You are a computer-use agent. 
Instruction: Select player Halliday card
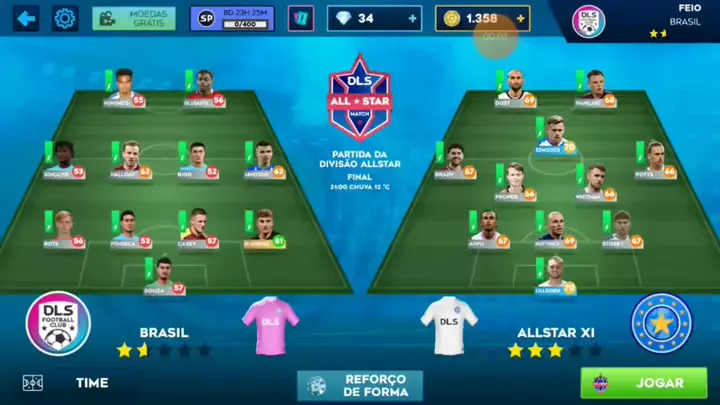tap(130, 159)
